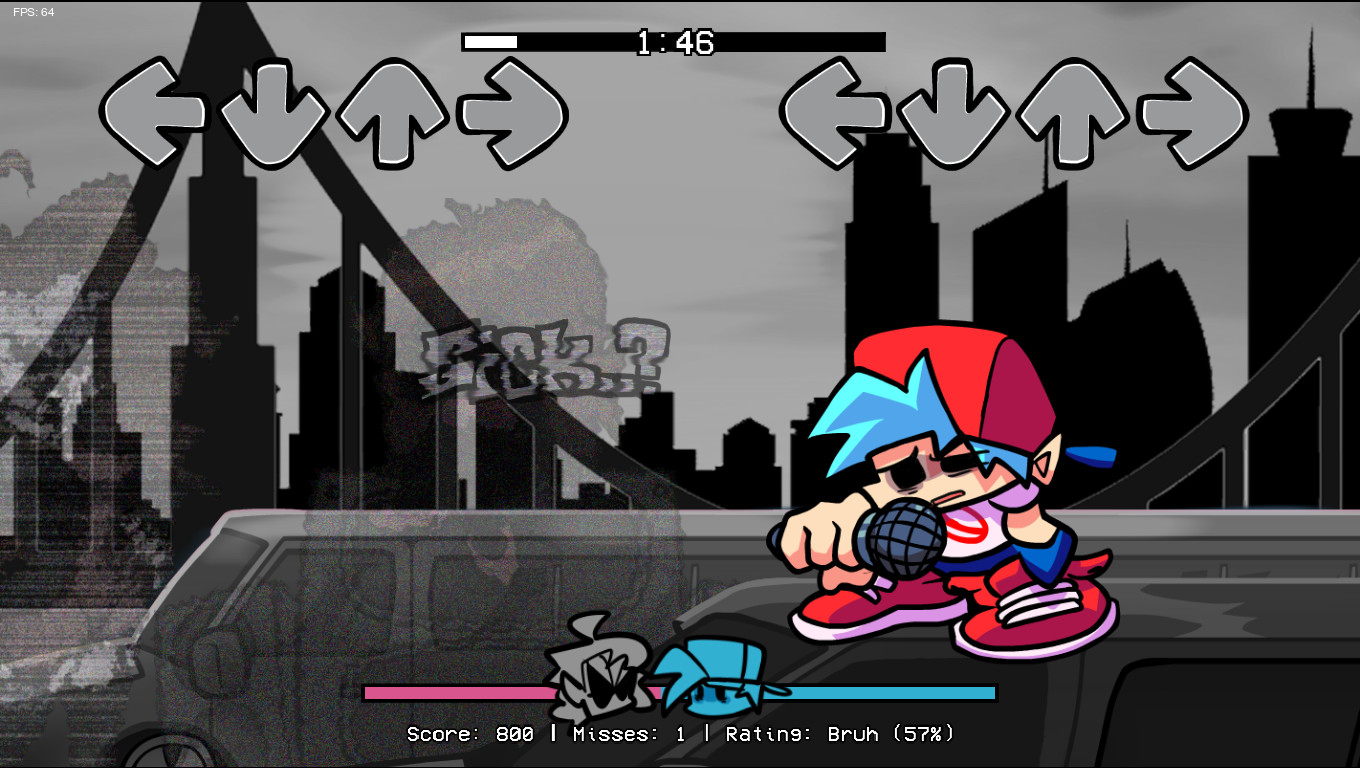Click the song timer showing 1:46
Viewport: 1360px width, 768px height.
pos(674,43)
